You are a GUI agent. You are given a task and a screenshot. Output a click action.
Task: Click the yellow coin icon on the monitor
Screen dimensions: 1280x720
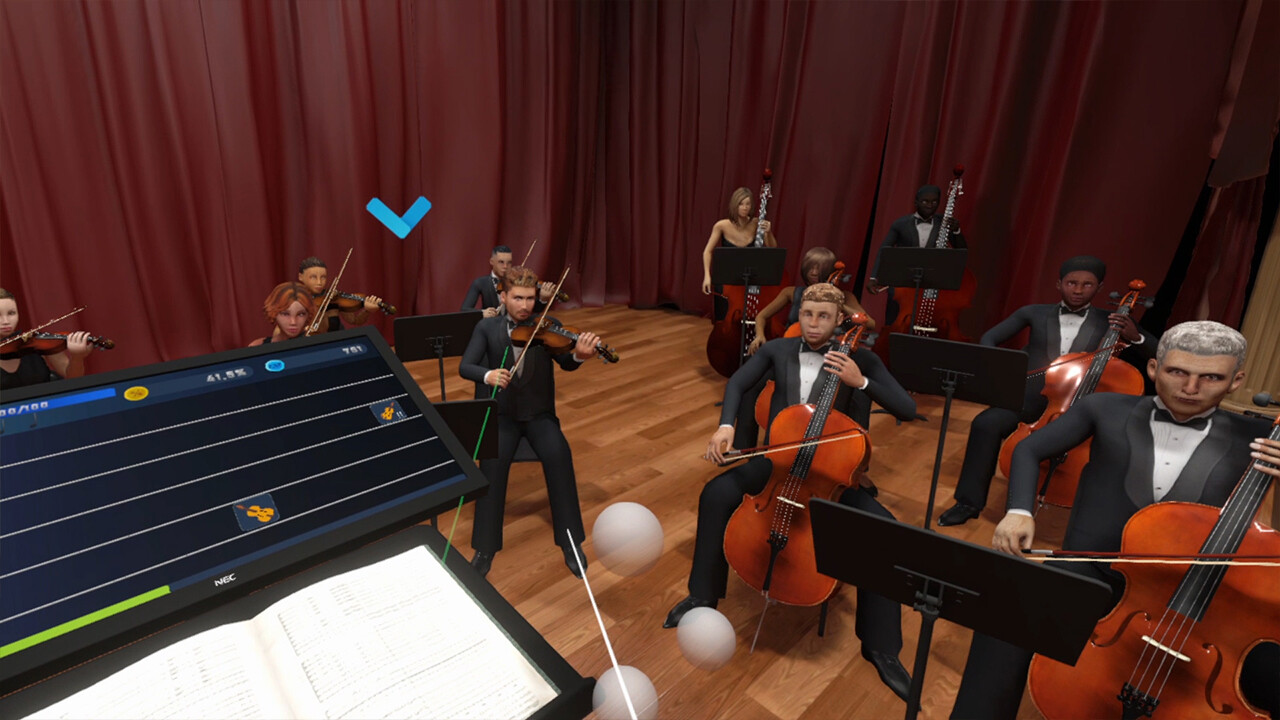136,392
